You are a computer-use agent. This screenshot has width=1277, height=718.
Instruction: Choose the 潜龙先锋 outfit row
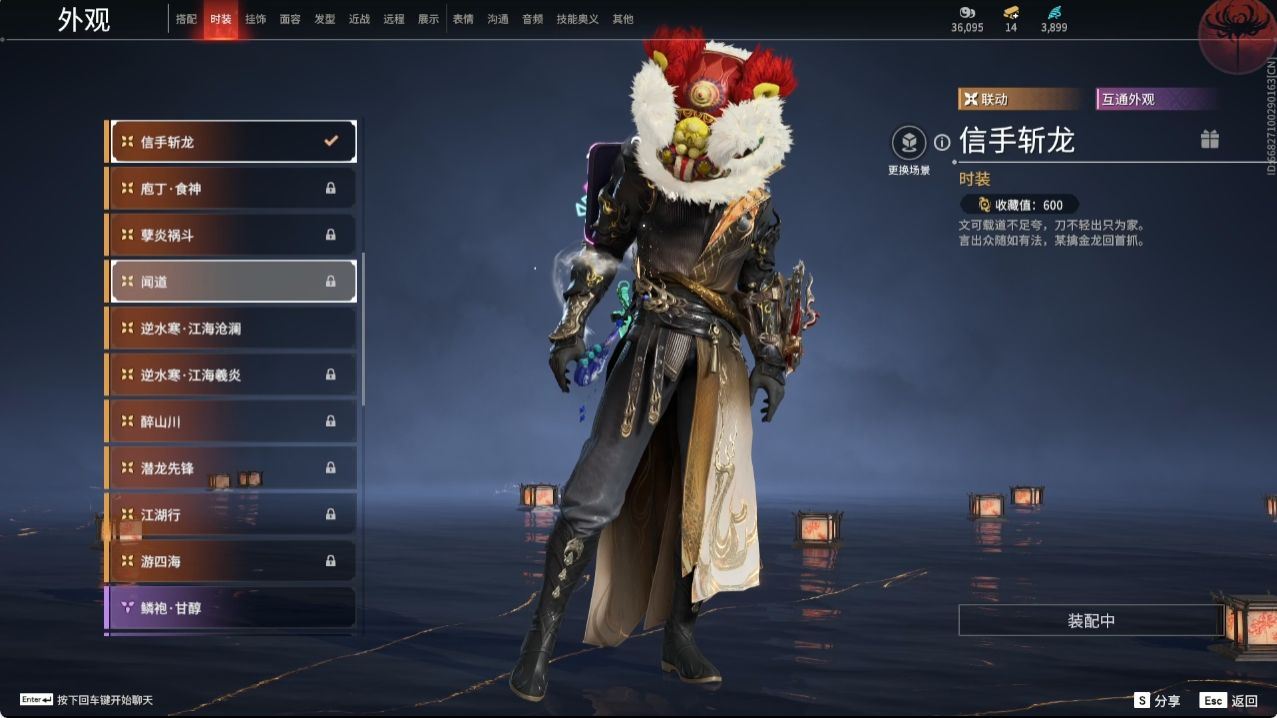pyautogui.click(x=231, y=468)
